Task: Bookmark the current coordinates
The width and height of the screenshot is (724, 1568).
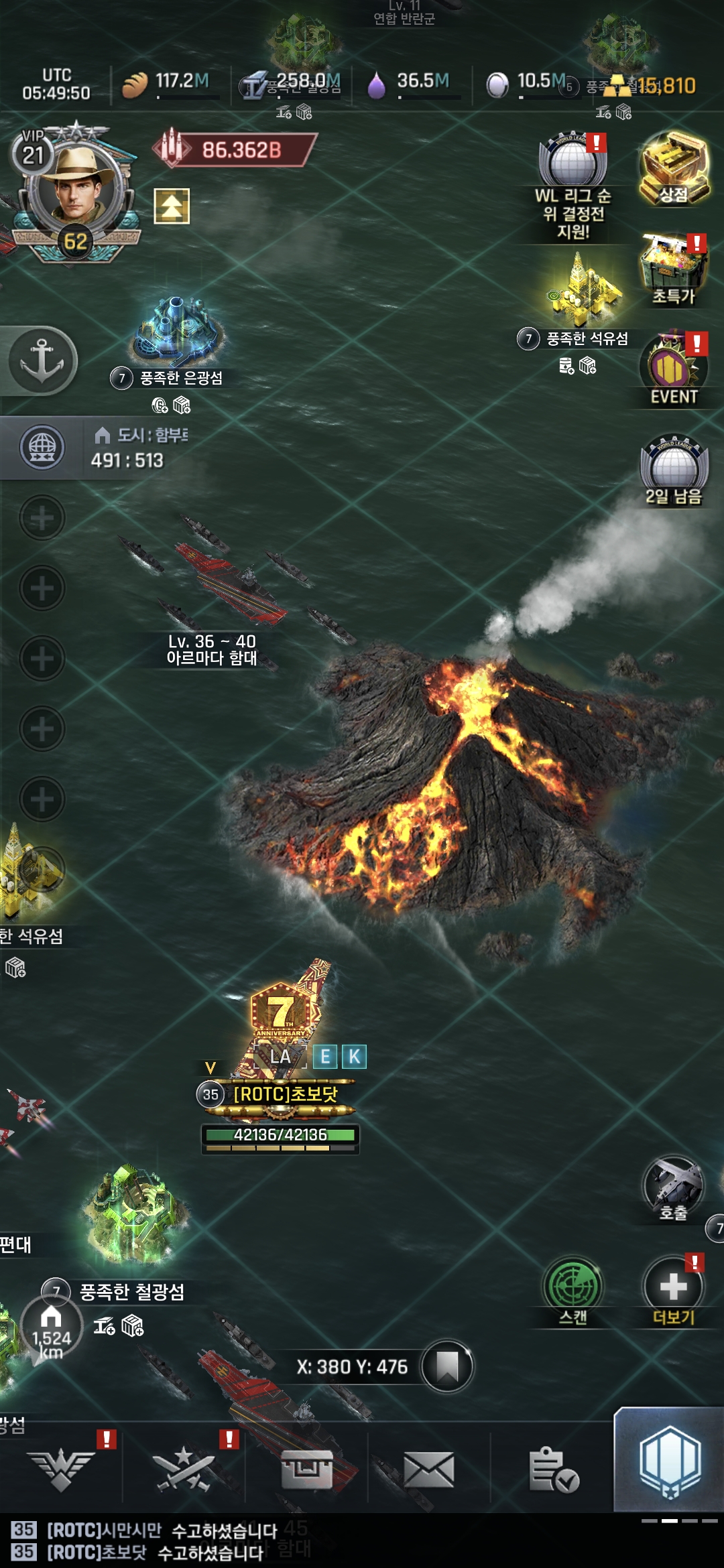Action: [x=447, y=1366]
